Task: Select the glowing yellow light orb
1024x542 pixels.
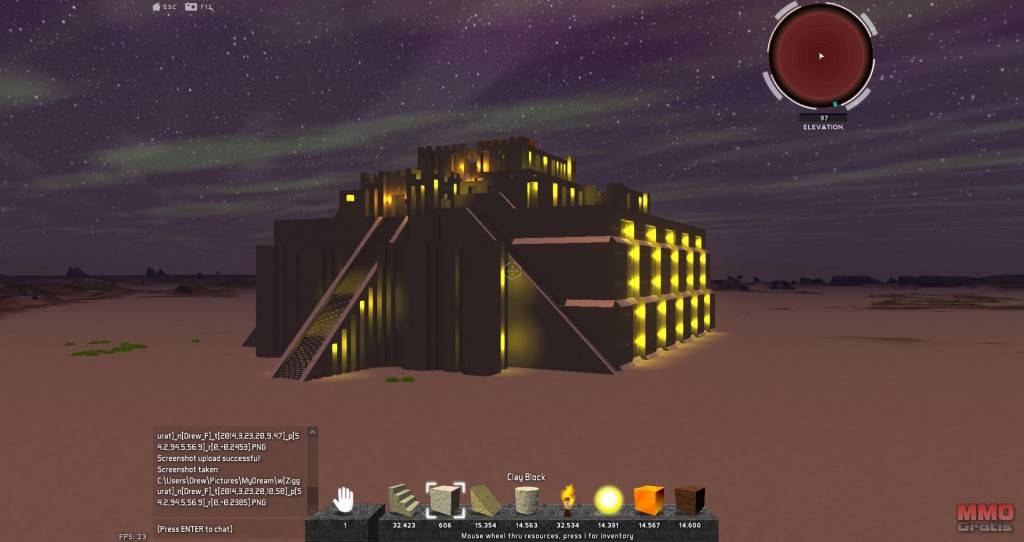Action: click(x=608, y=499)
